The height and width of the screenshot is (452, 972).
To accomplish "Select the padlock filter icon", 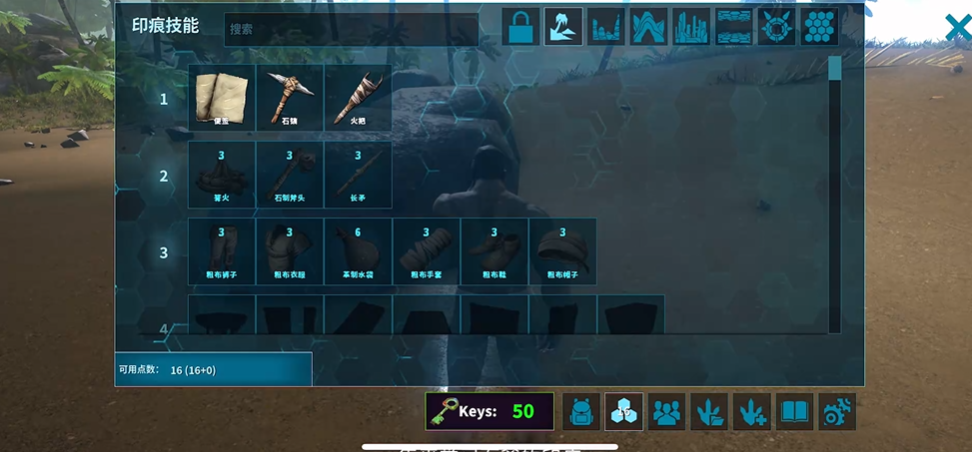I will (x=519, y=27).
